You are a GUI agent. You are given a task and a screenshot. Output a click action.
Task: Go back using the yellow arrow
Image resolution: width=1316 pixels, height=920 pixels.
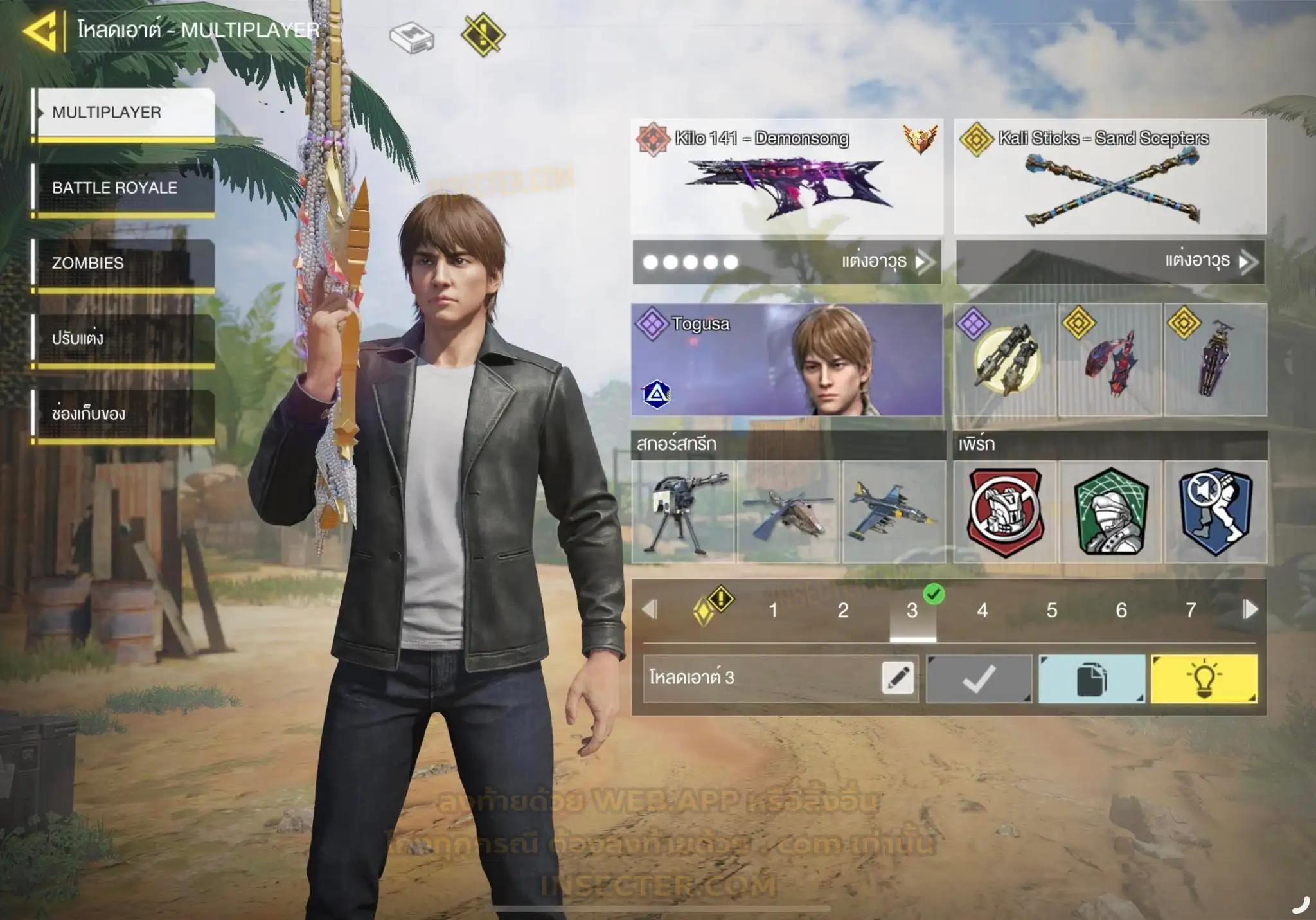41,30
